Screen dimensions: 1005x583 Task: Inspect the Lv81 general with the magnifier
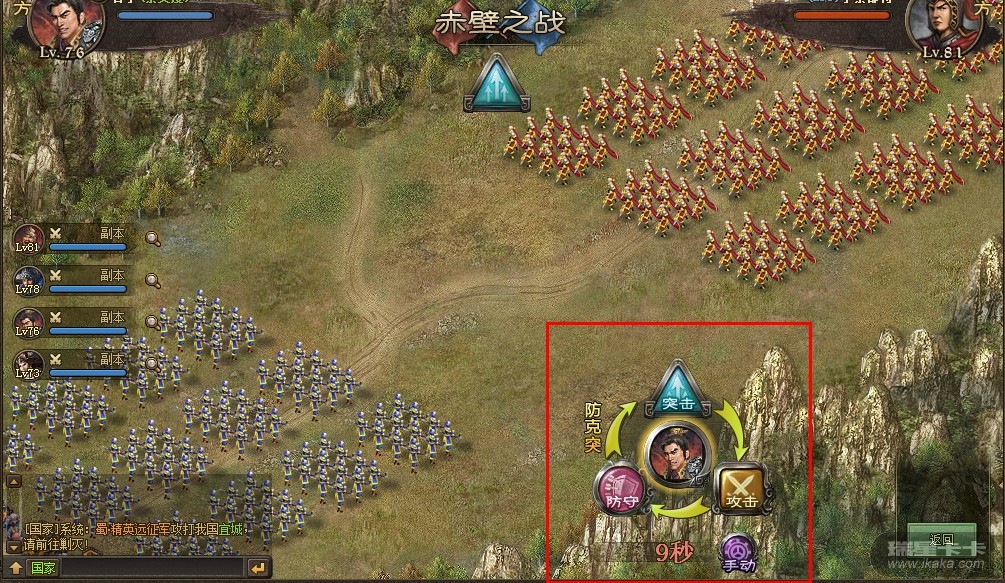click(152, 238)
